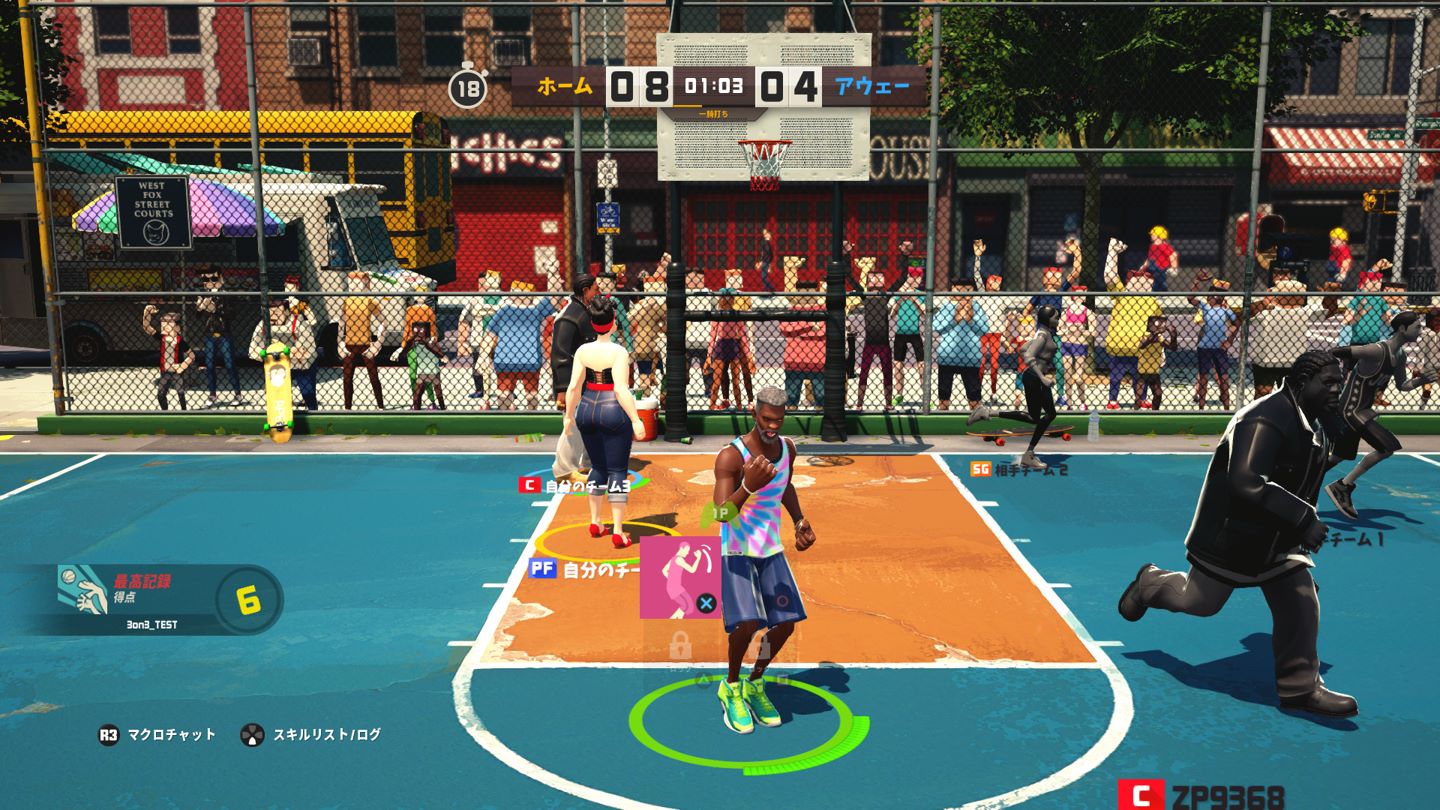This screenshot has height=810, width=1440.
Task: Select opponent tag SG 相手チーム2
Action: coord(1018,469)
